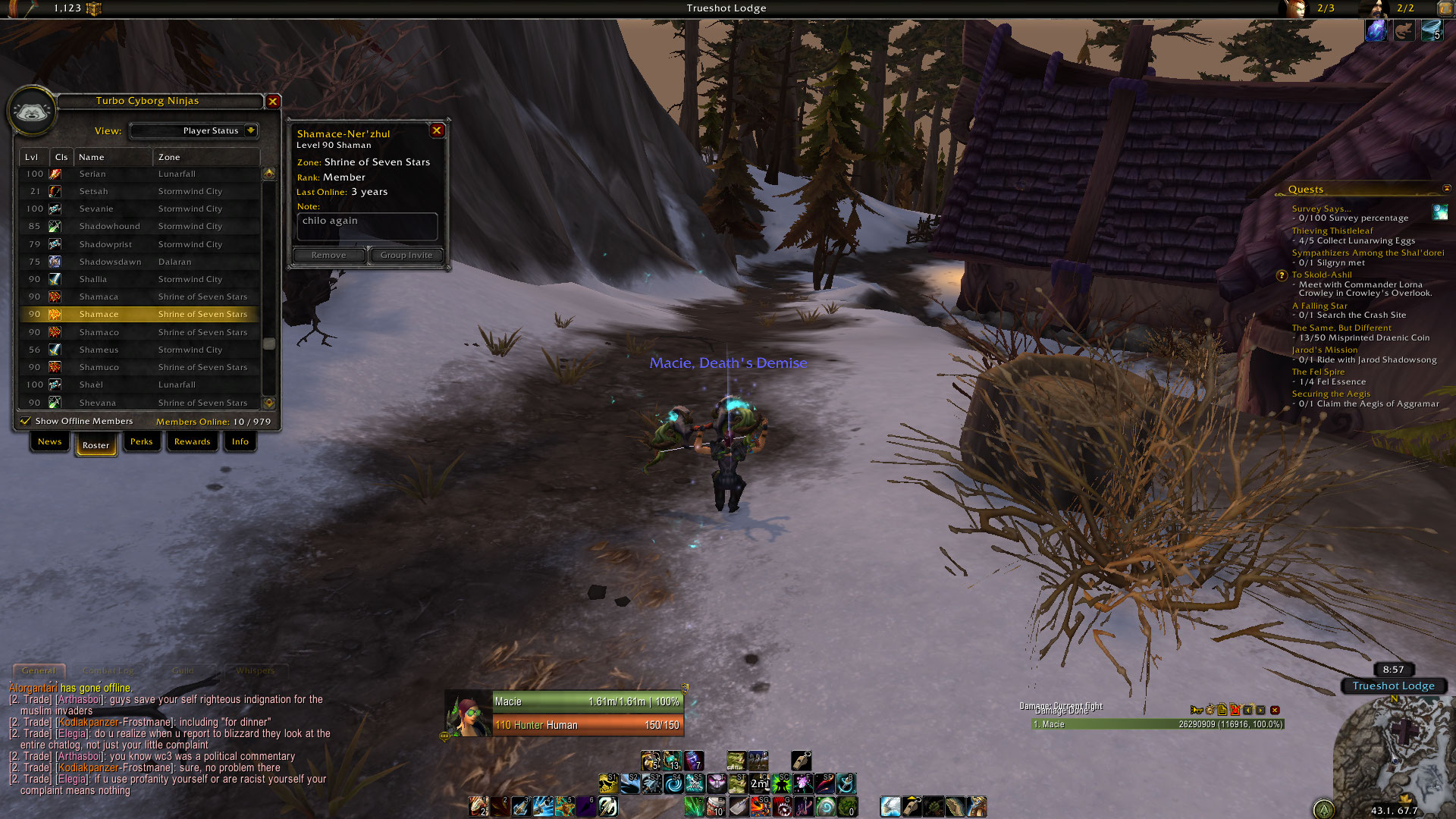Open the Combat Log chat tab
Viewport: 1456px width, 819px height.
pyautogui.click(x=108, y=670)
